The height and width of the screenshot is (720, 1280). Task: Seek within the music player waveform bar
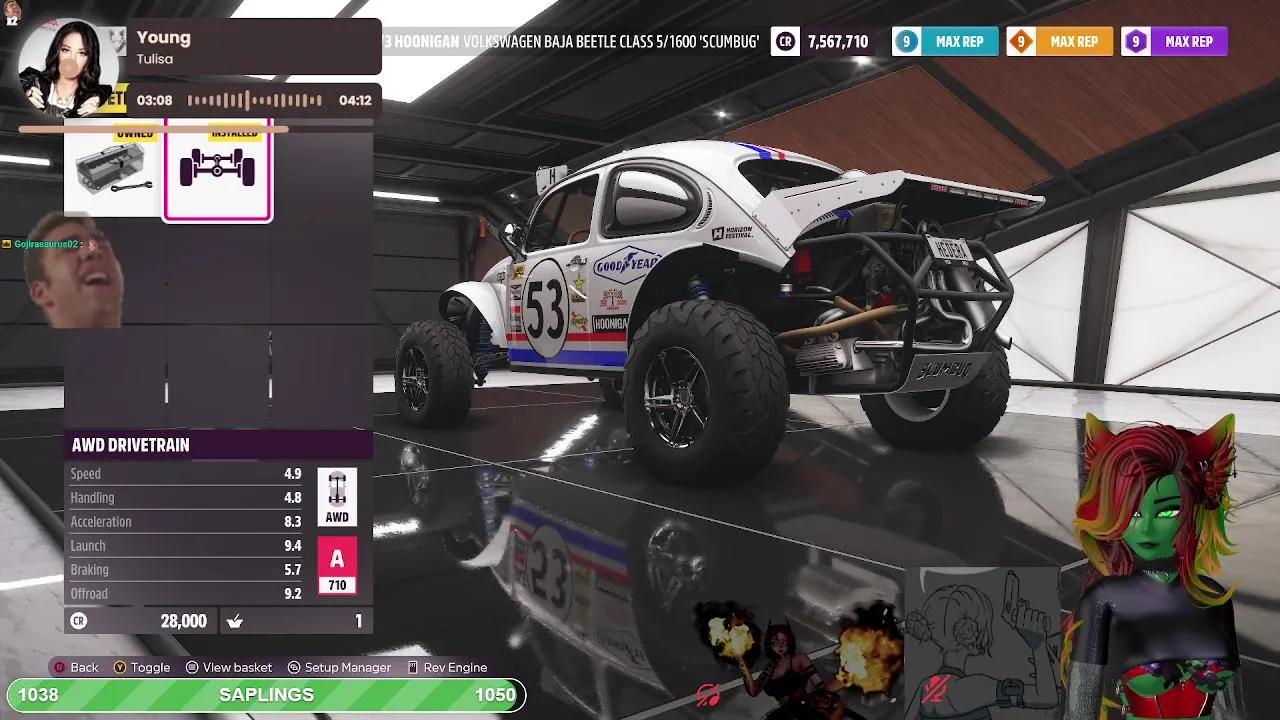tap(254, 100)
